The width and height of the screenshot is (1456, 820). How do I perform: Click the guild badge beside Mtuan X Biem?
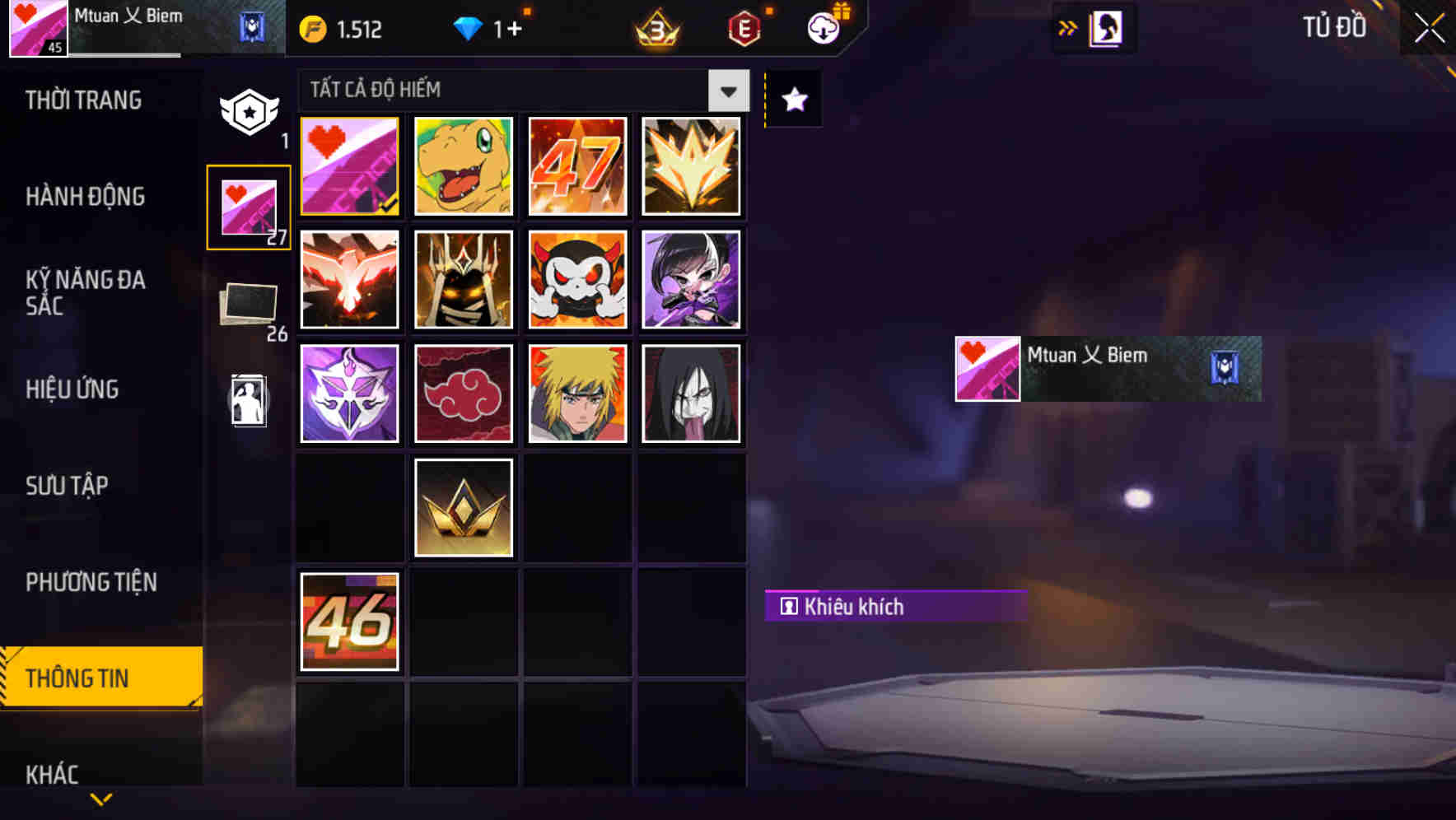(250, 26)
